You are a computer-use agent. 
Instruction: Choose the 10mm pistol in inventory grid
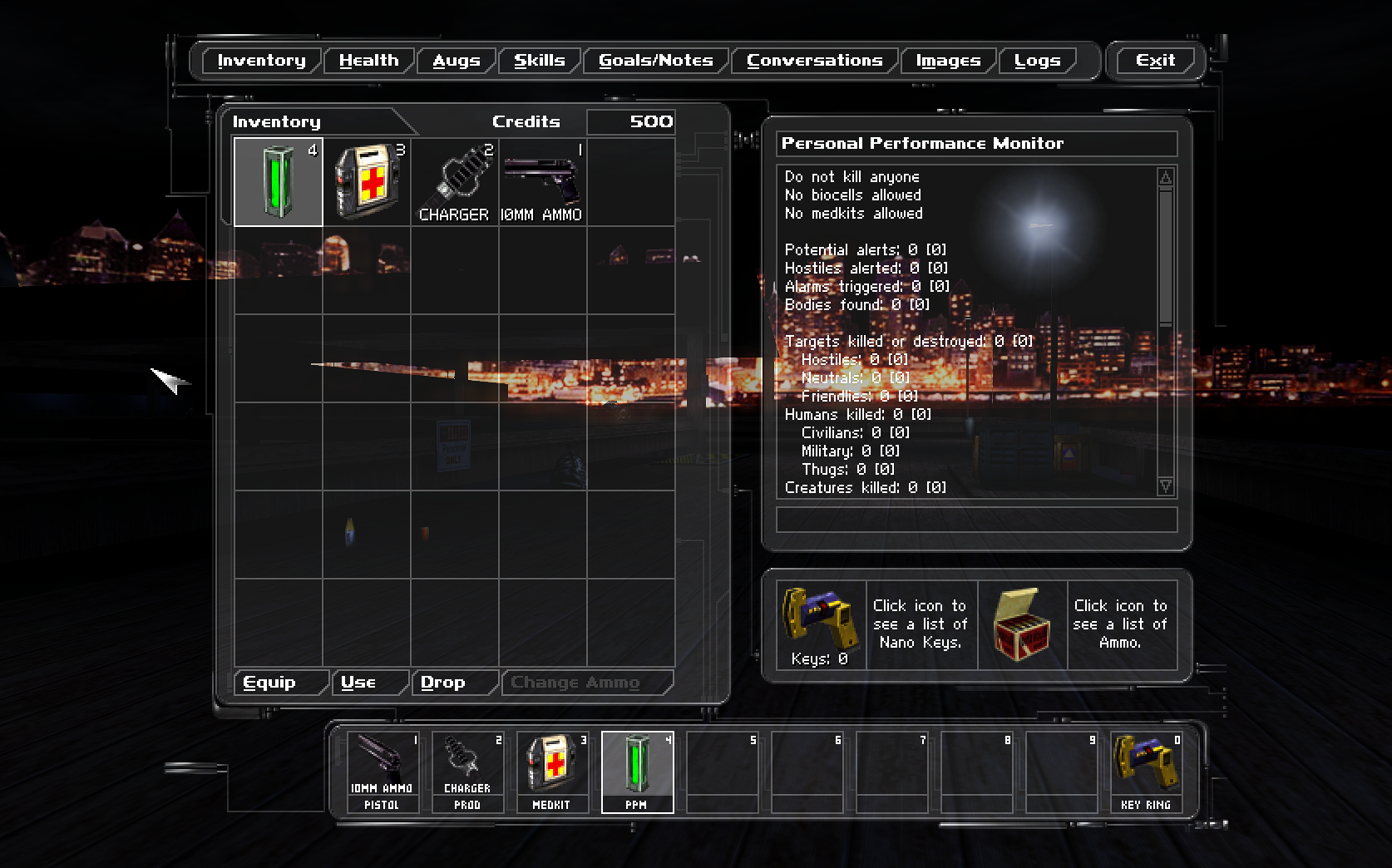[543, 182]
